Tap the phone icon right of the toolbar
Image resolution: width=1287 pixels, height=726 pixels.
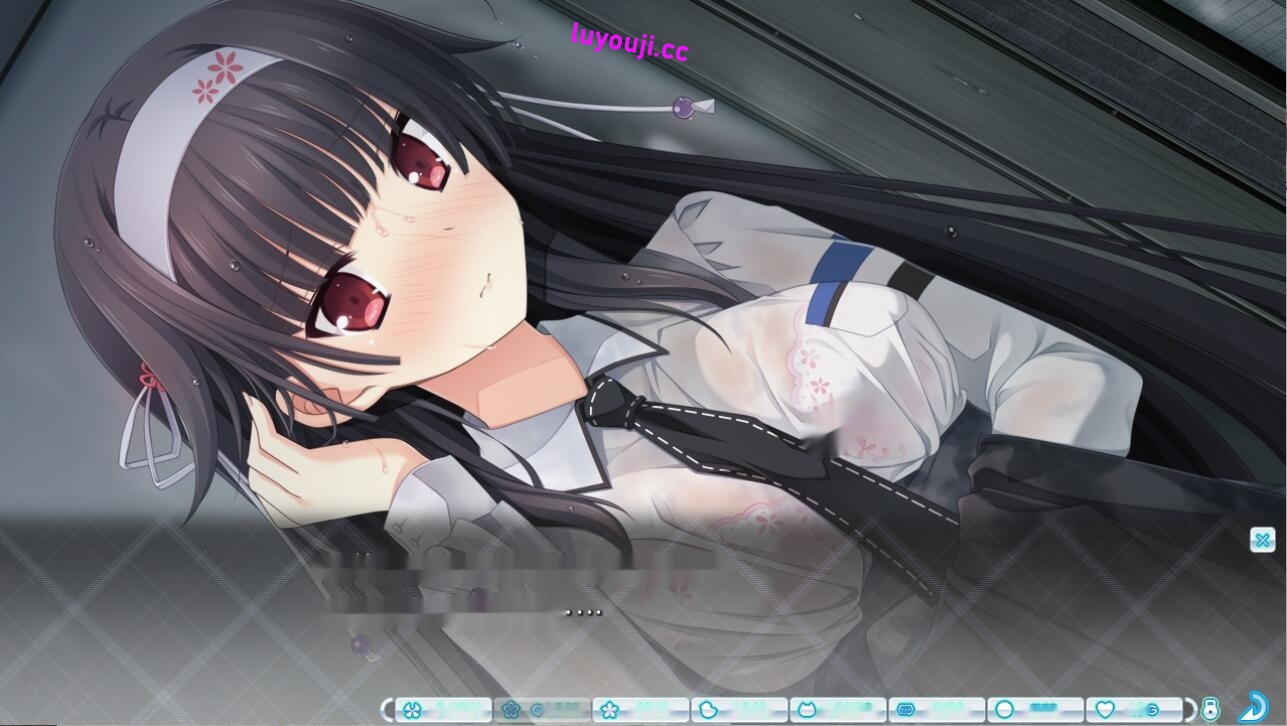coord(1210,709)
